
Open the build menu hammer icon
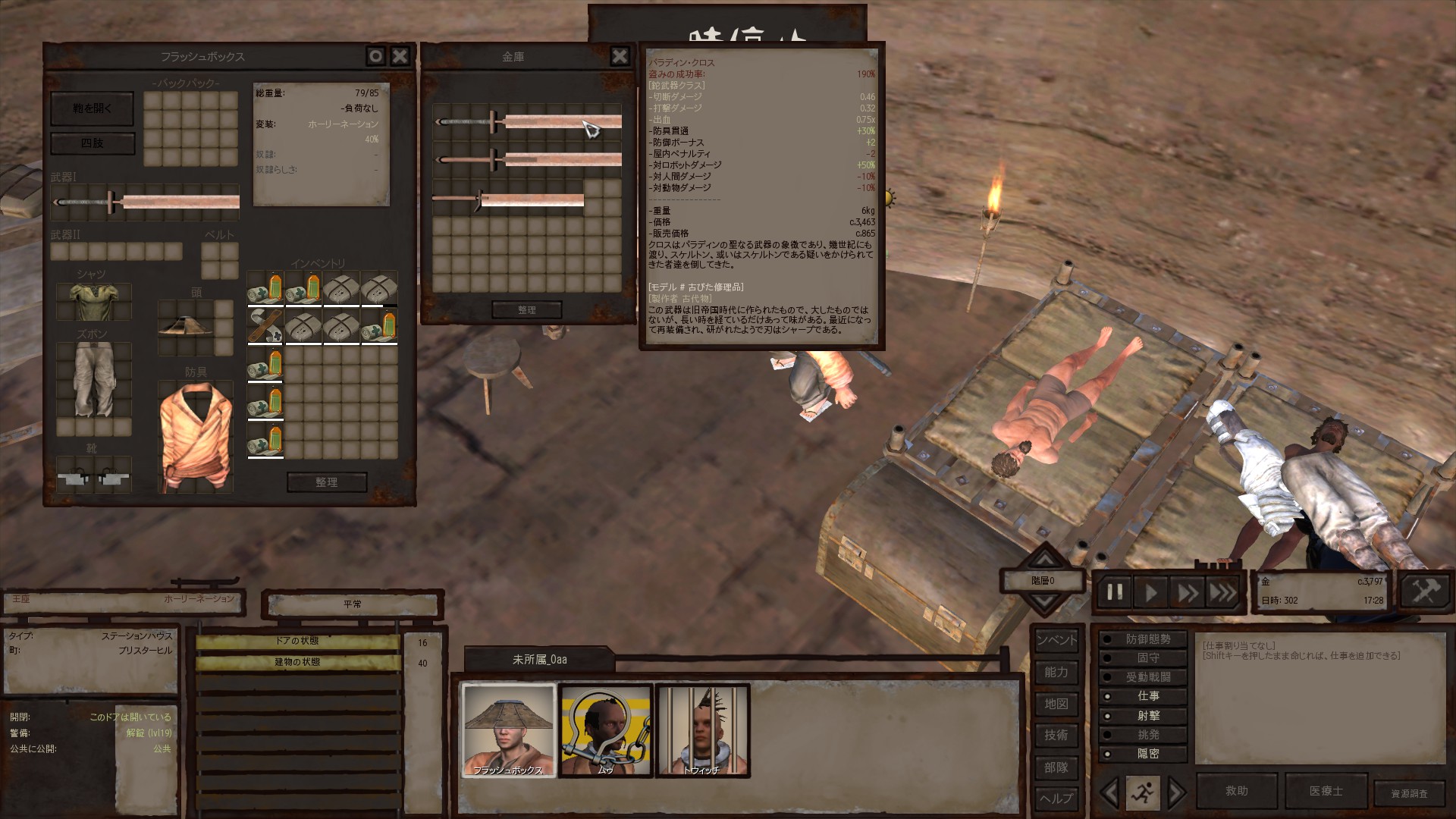1424,591
